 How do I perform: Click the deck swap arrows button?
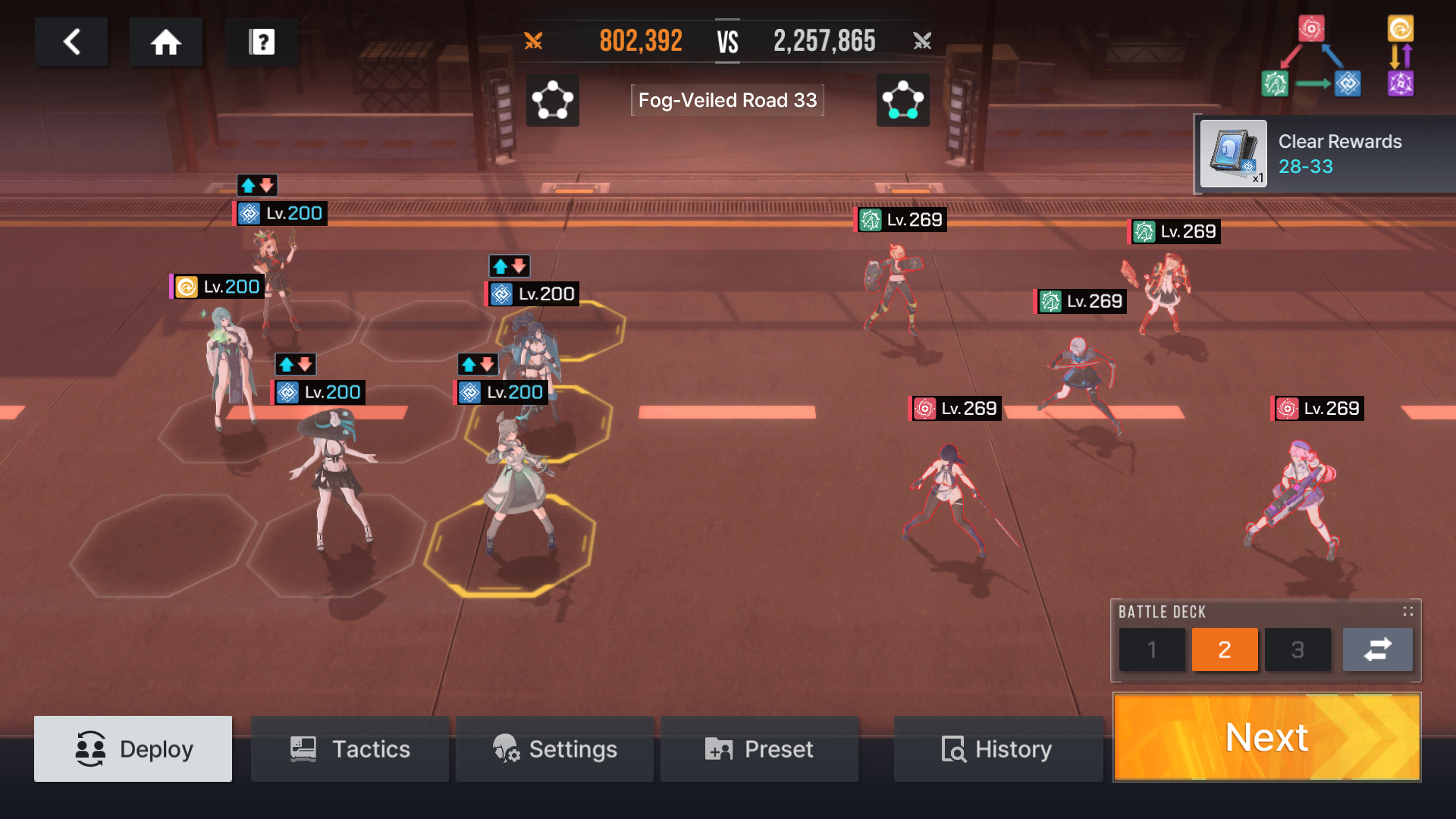[x=1377, y=649]
